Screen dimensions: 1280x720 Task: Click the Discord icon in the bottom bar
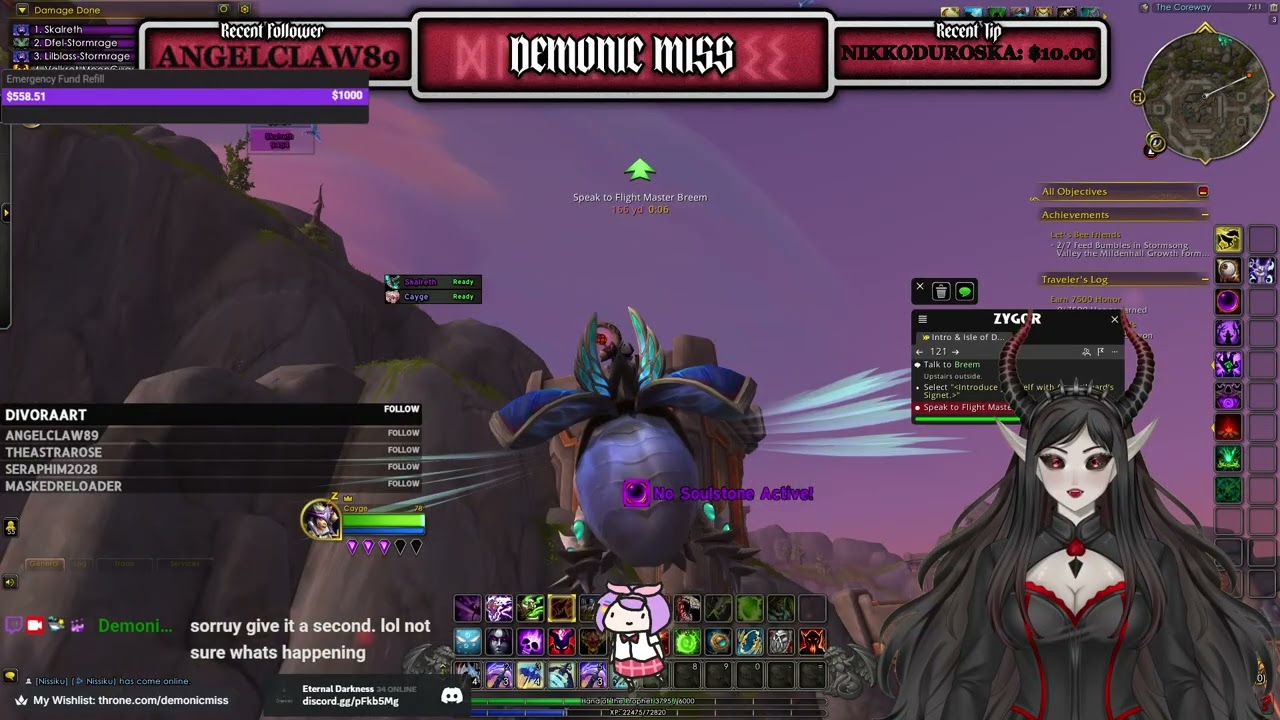click(x=452, y=696)
